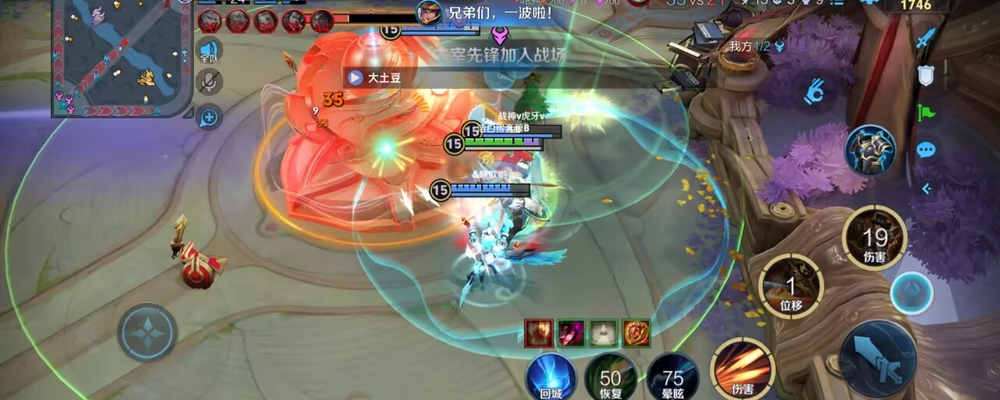Cast the orange slash 伤害 skill

point(742,369)
